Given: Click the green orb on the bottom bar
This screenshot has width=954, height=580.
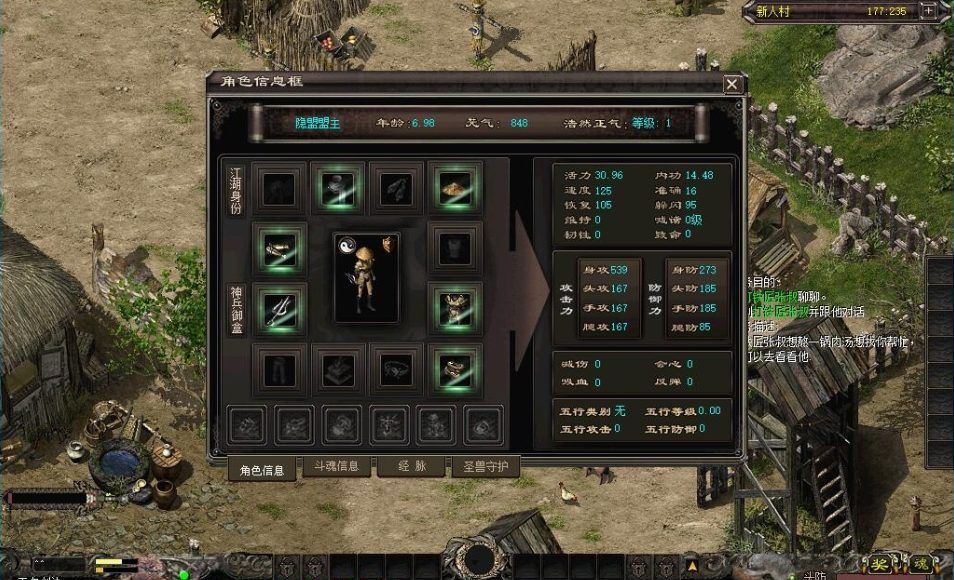Looking at the screenshot, I should click(x=183, y=574).
